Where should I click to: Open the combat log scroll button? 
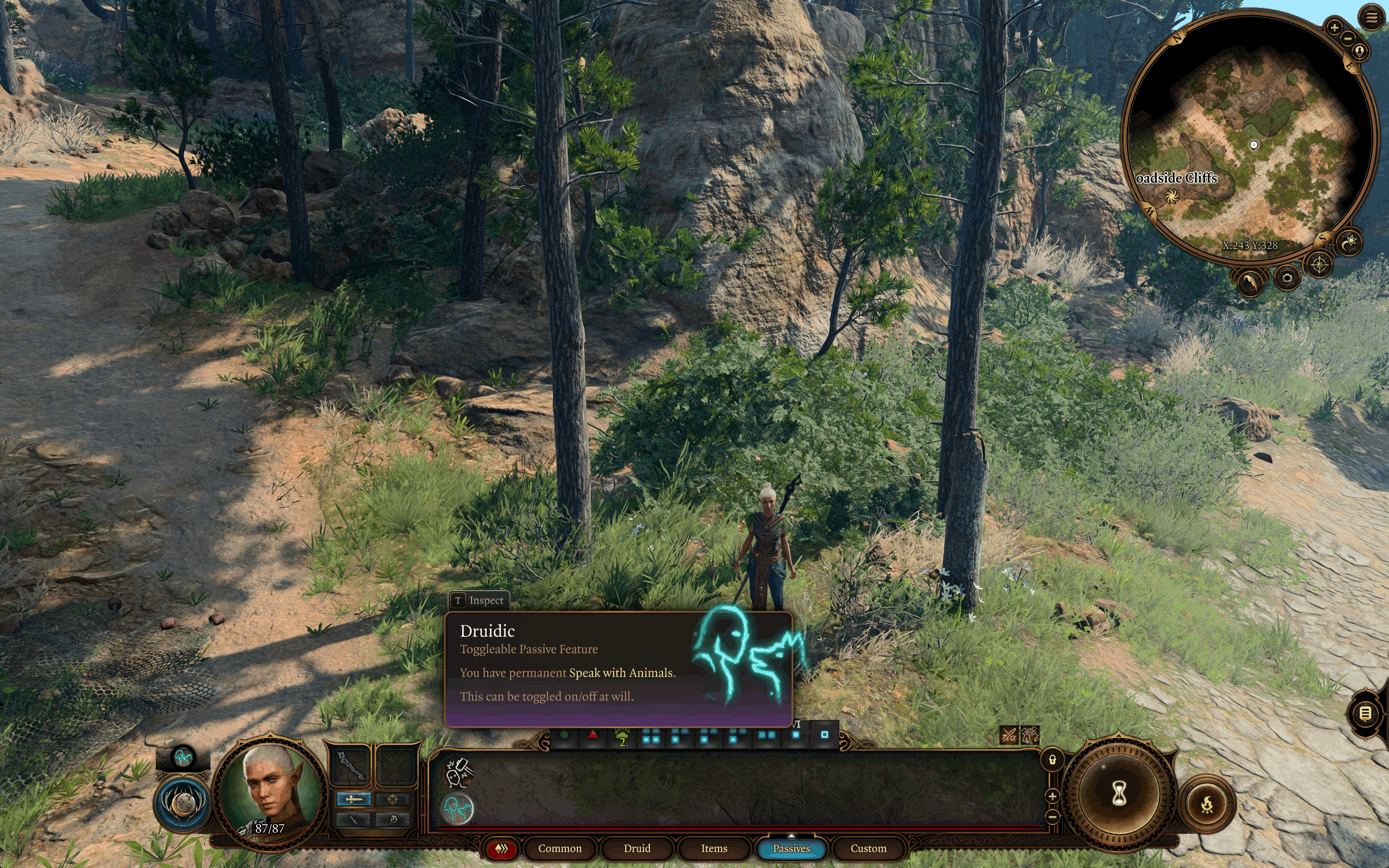(x=1366, y=713)
